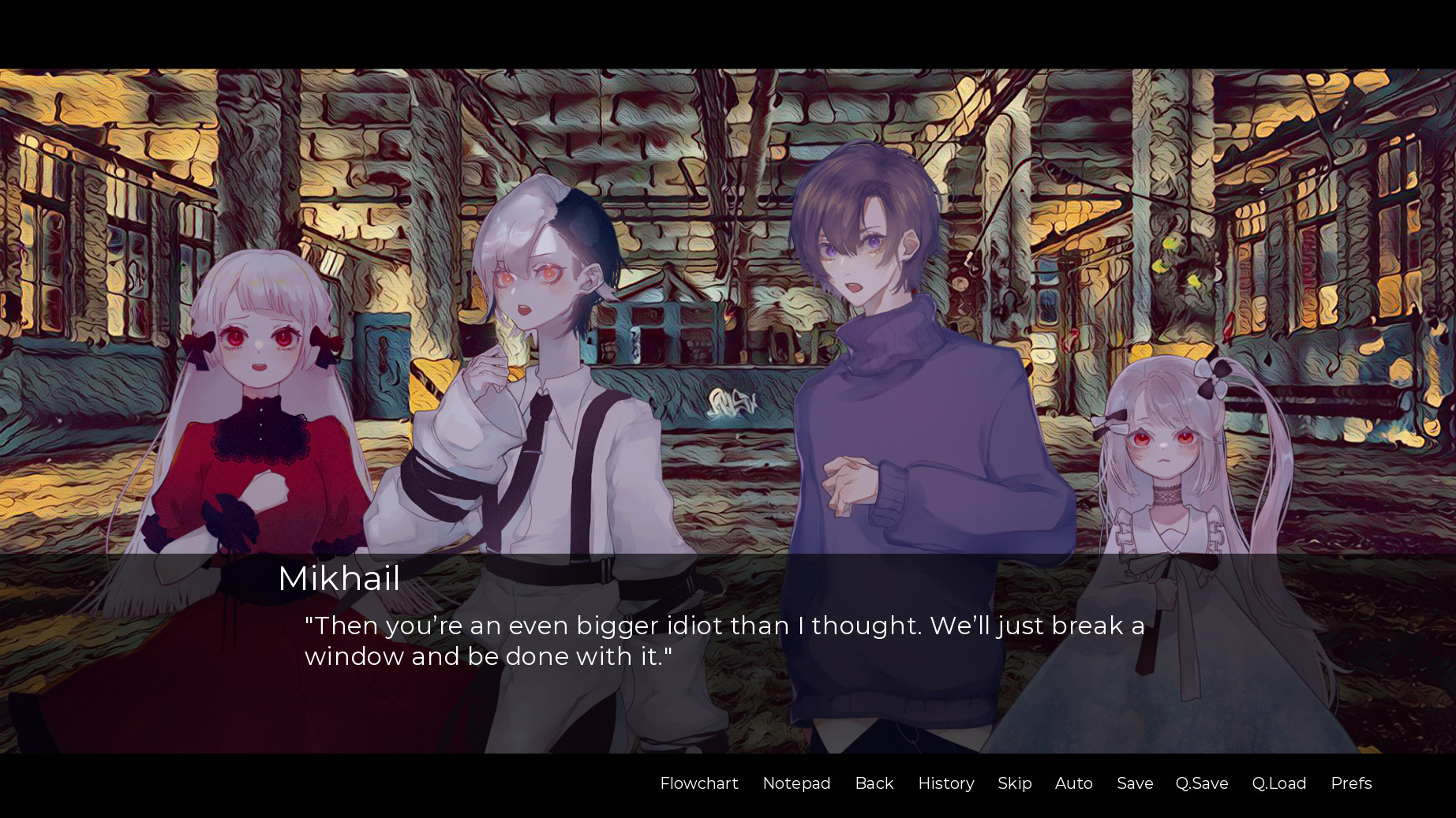Enable Skip mode
This screenshot has width=1456, height=818.
(x=1015, y=783)
